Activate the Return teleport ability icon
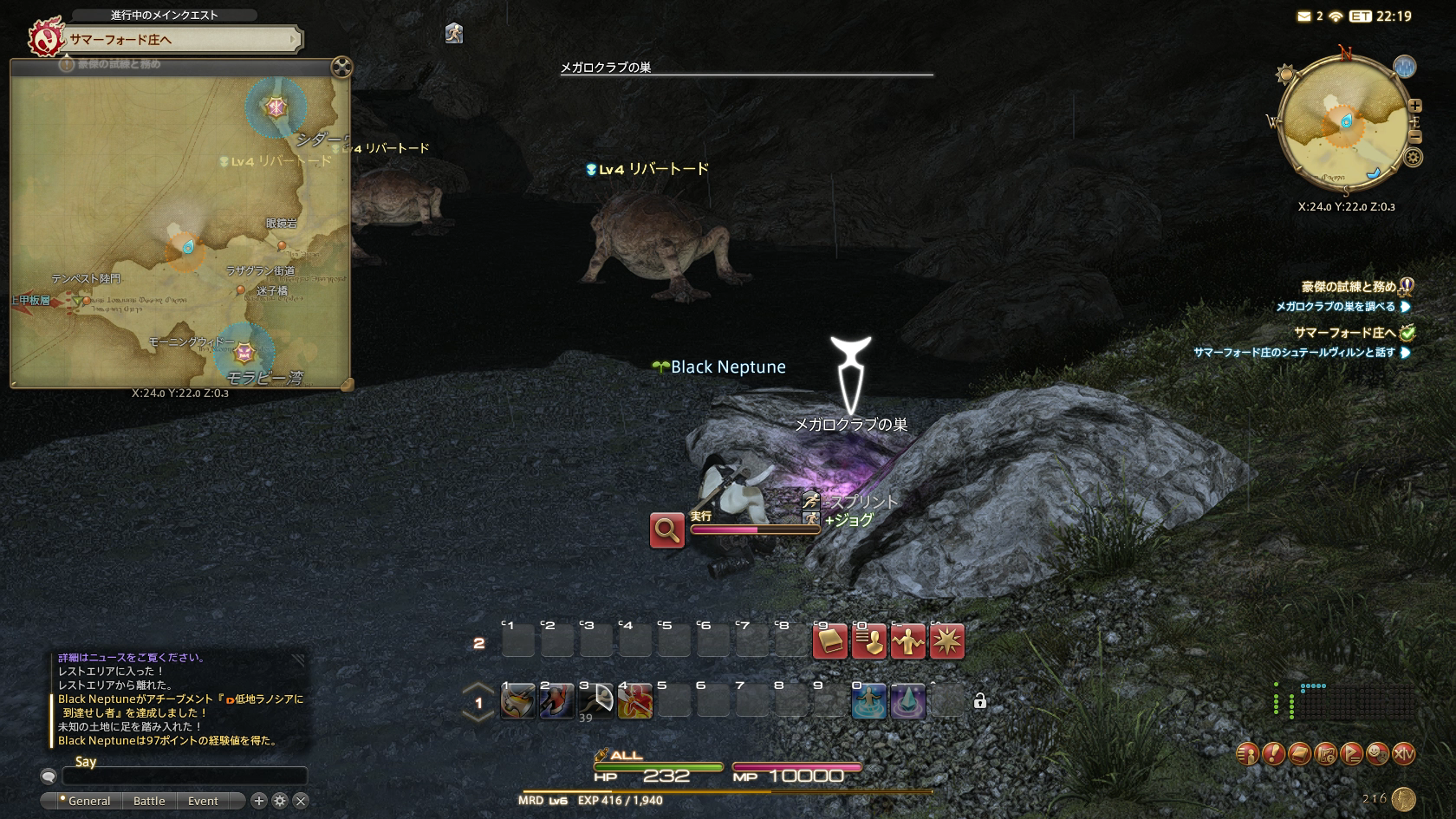The width and height of the screenshot is (1456, 819). coord(869,702)
